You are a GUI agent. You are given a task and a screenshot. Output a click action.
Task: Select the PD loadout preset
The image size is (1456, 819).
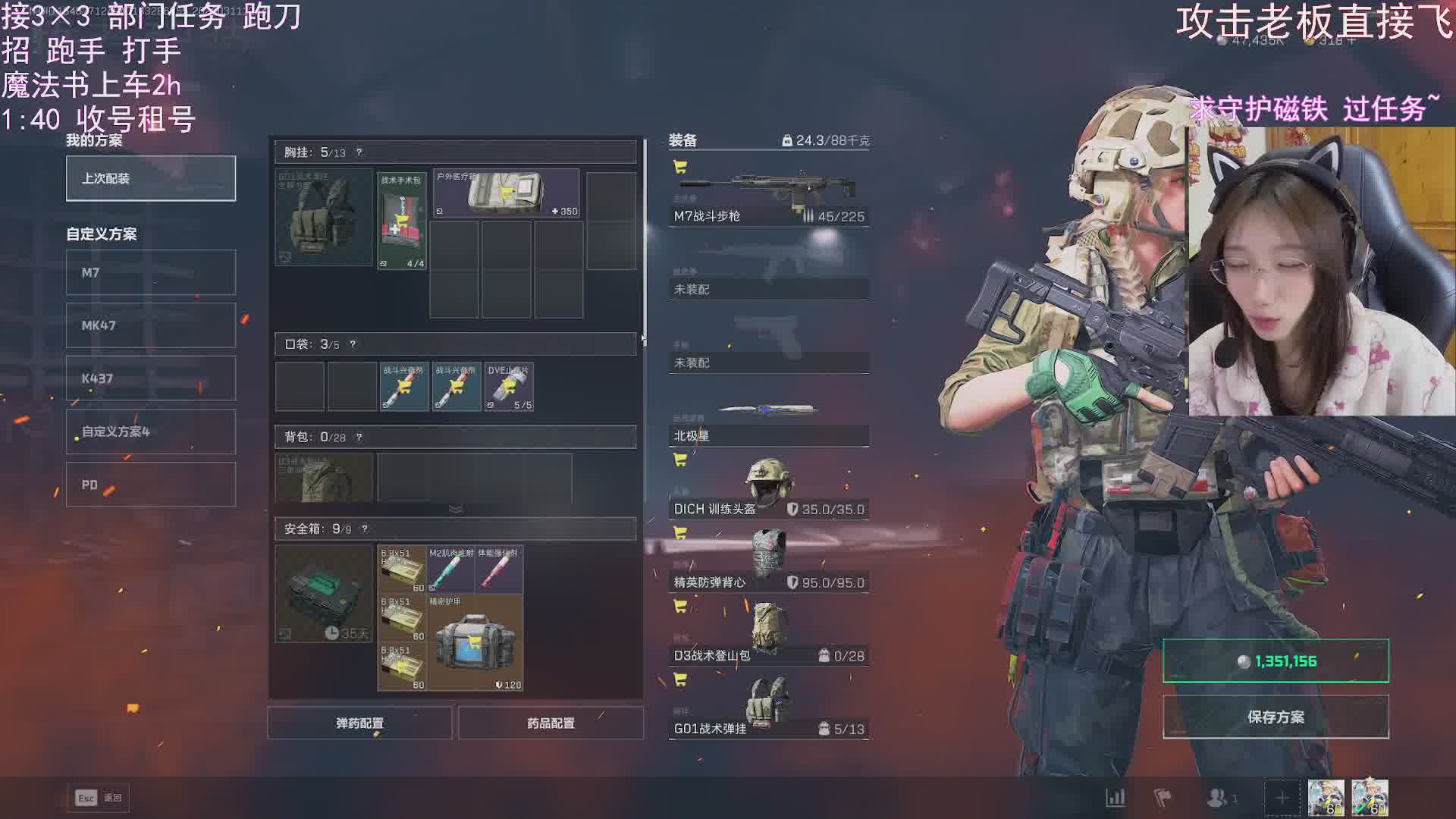[x=151, y=485]
